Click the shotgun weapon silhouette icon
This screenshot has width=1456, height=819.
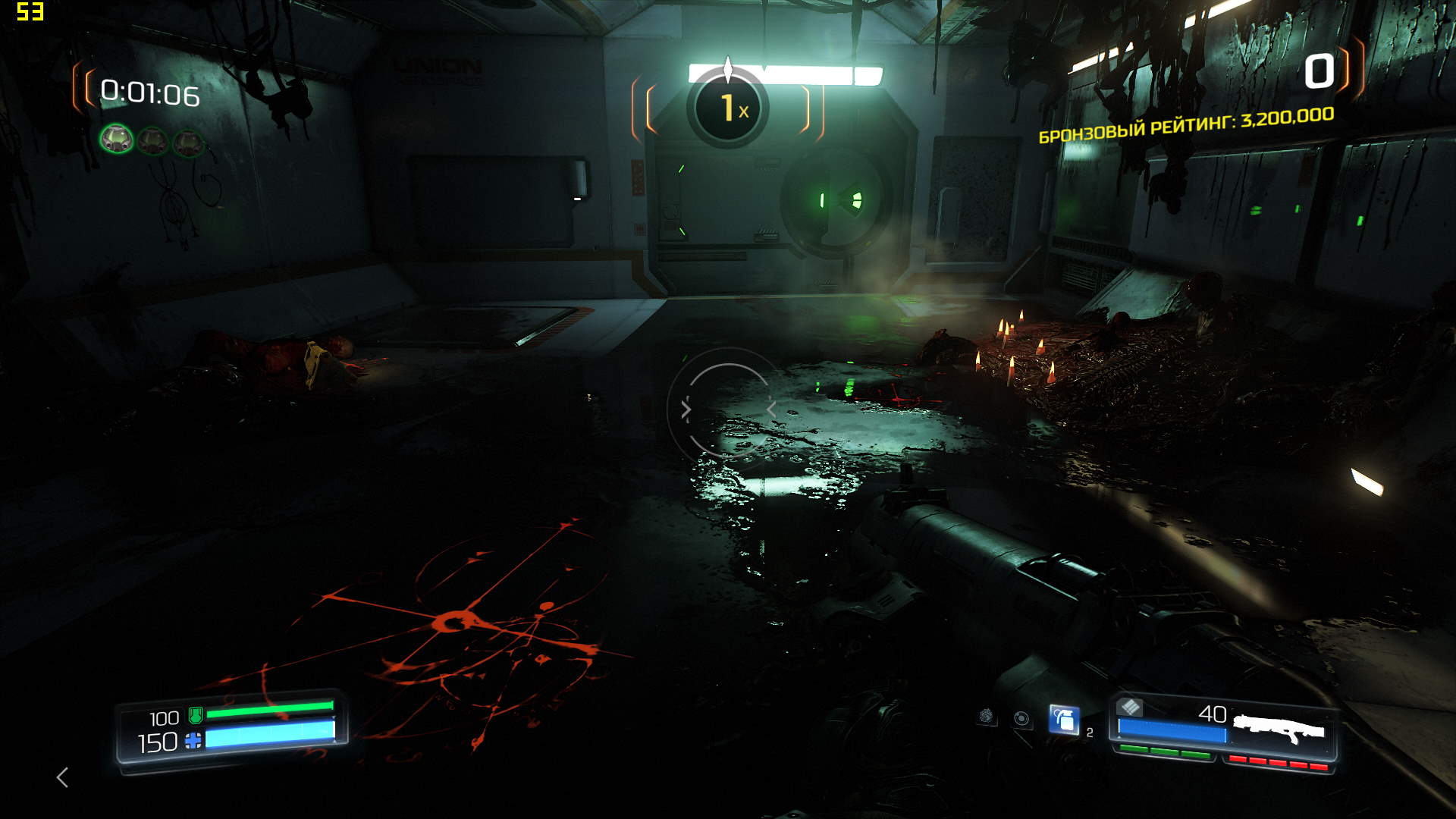pyautogui.click(x=1279, y=730)
